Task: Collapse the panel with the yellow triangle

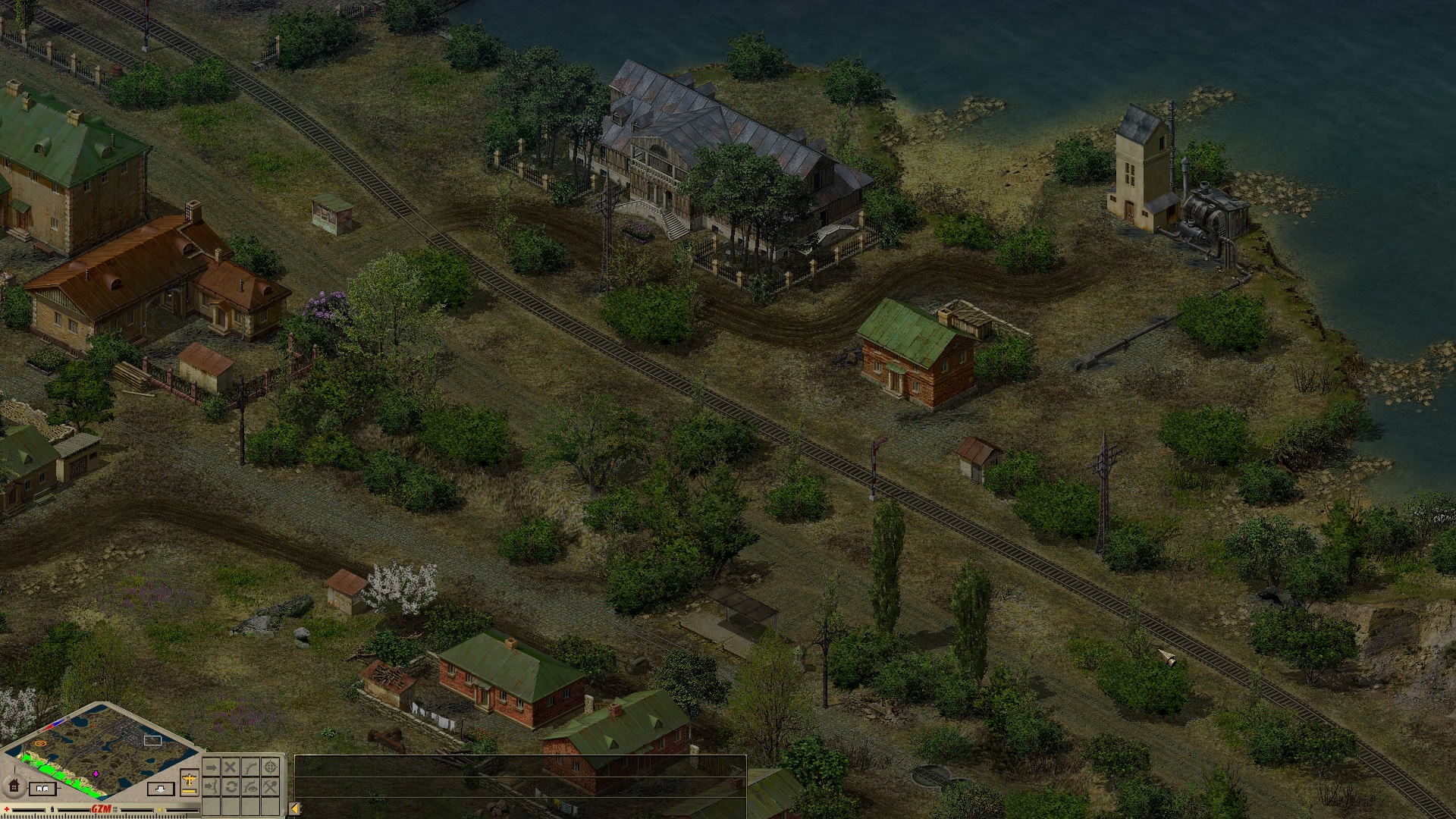Action: pos(294,808)
